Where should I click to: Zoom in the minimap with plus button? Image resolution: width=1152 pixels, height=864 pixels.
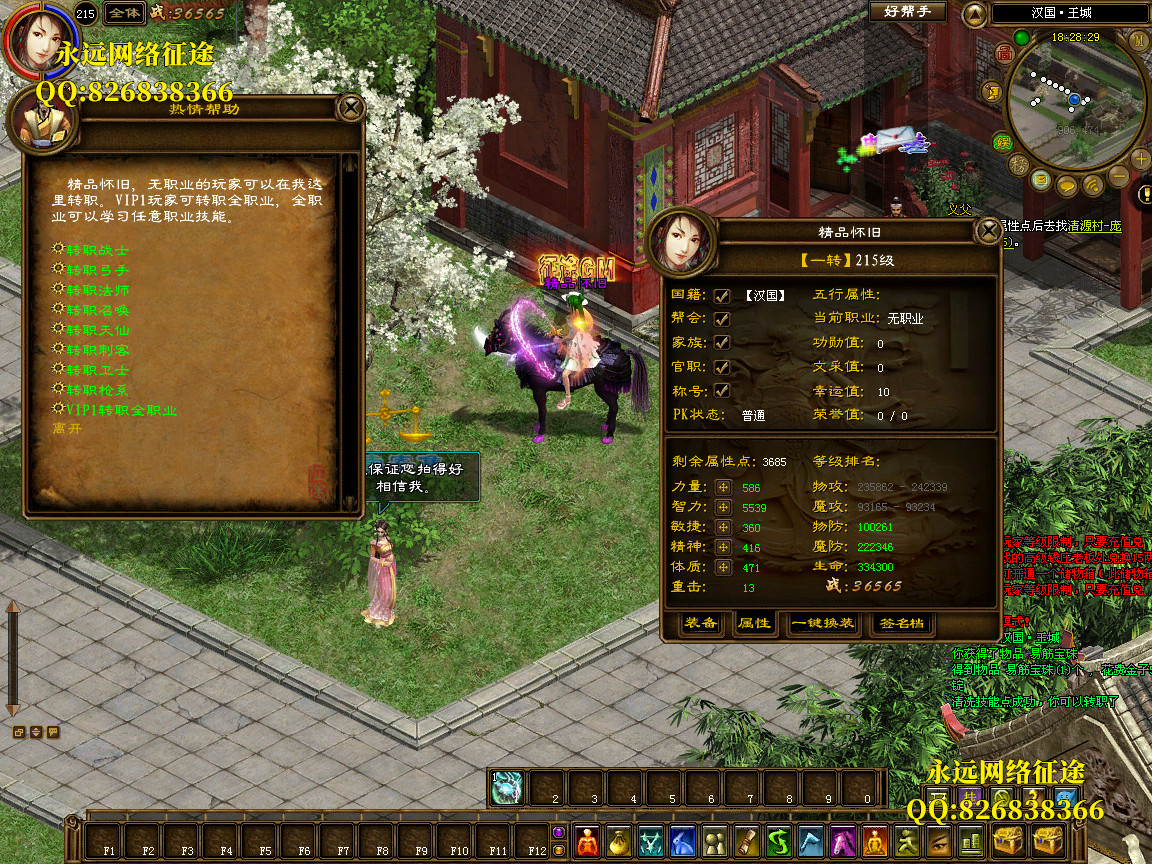click(1142, 158)
